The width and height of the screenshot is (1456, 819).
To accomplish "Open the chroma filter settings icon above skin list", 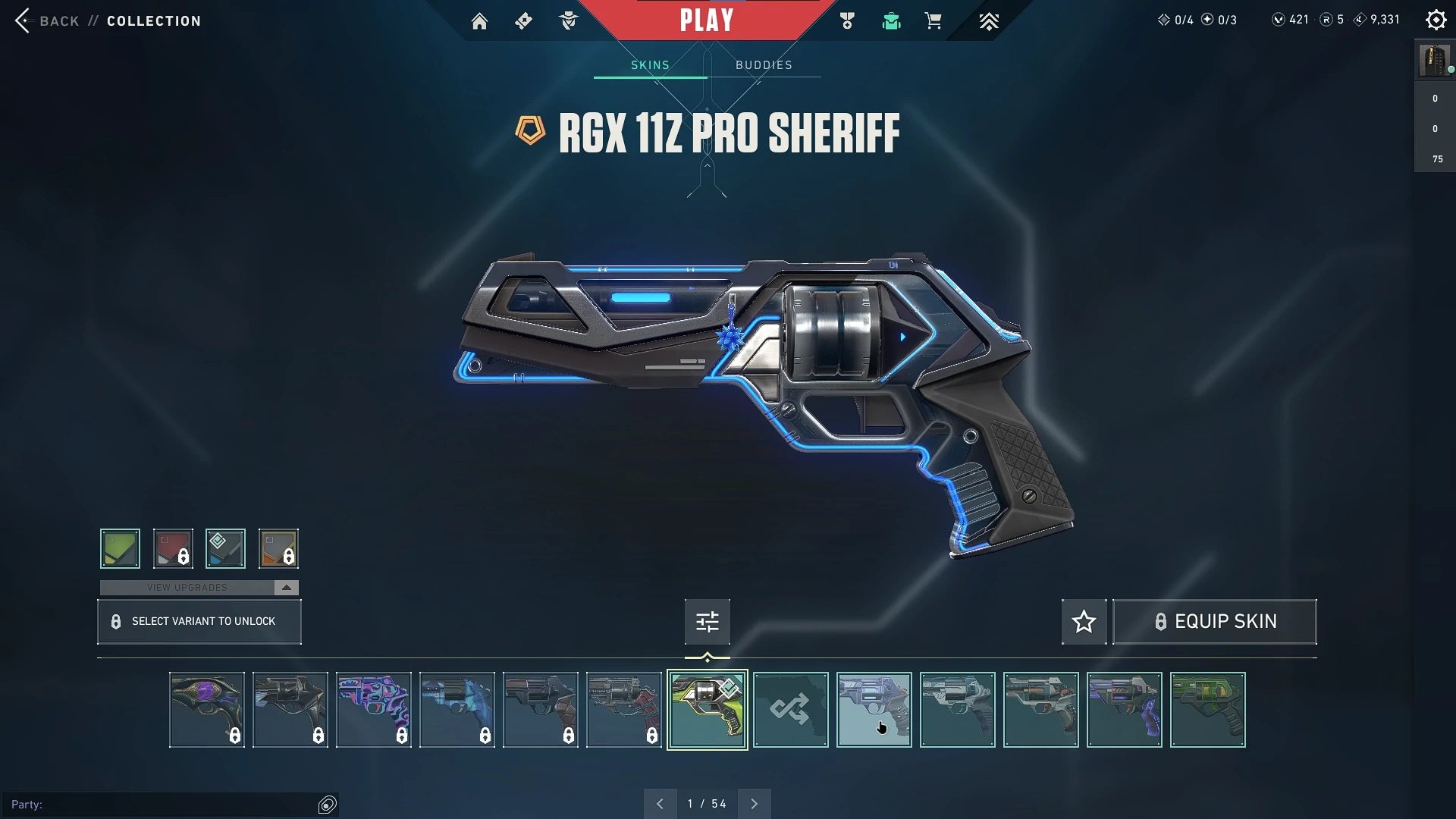I will [707, 621].
